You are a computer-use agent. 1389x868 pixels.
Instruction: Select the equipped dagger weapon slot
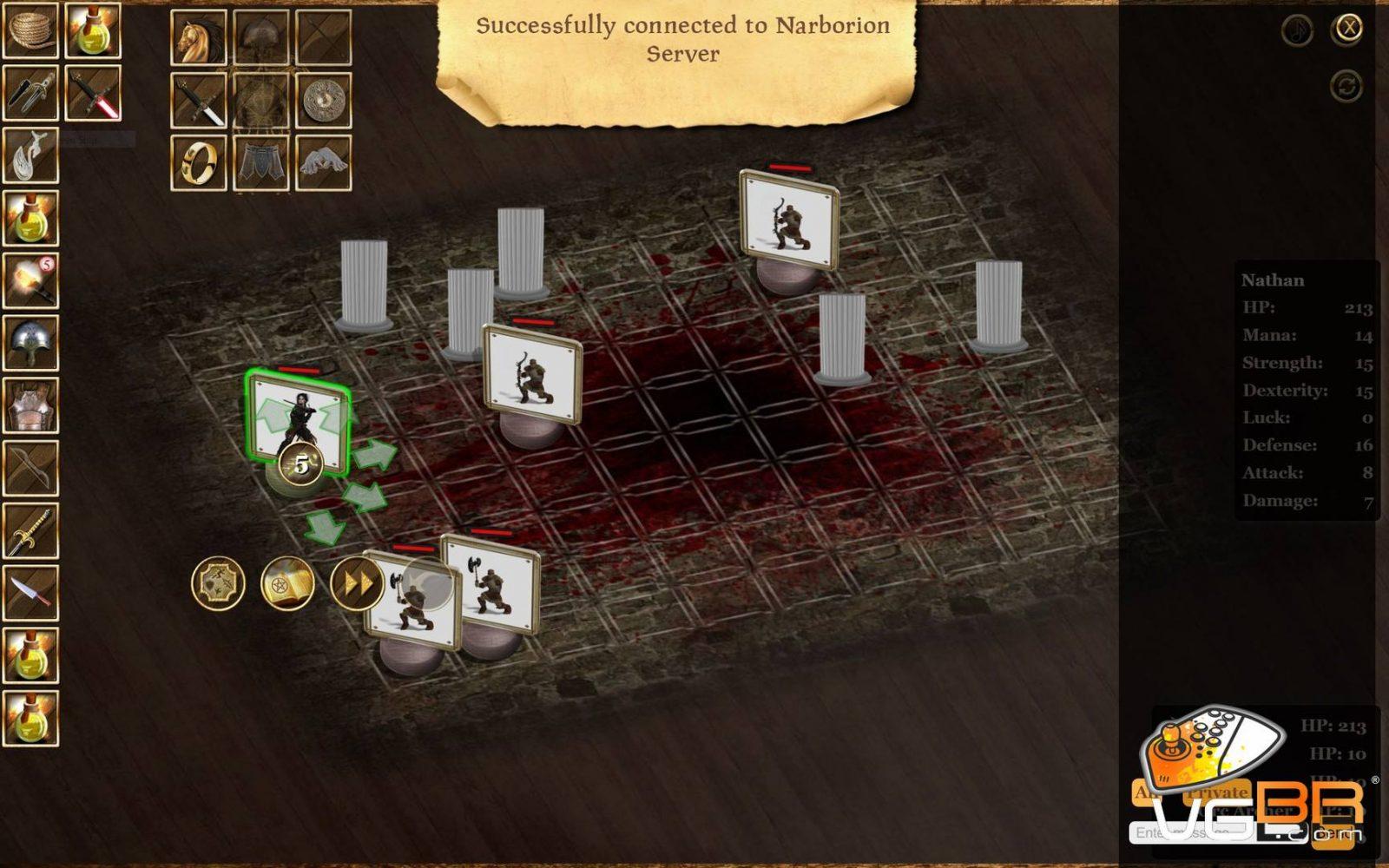pyautogui.click(x=199, y=100)
